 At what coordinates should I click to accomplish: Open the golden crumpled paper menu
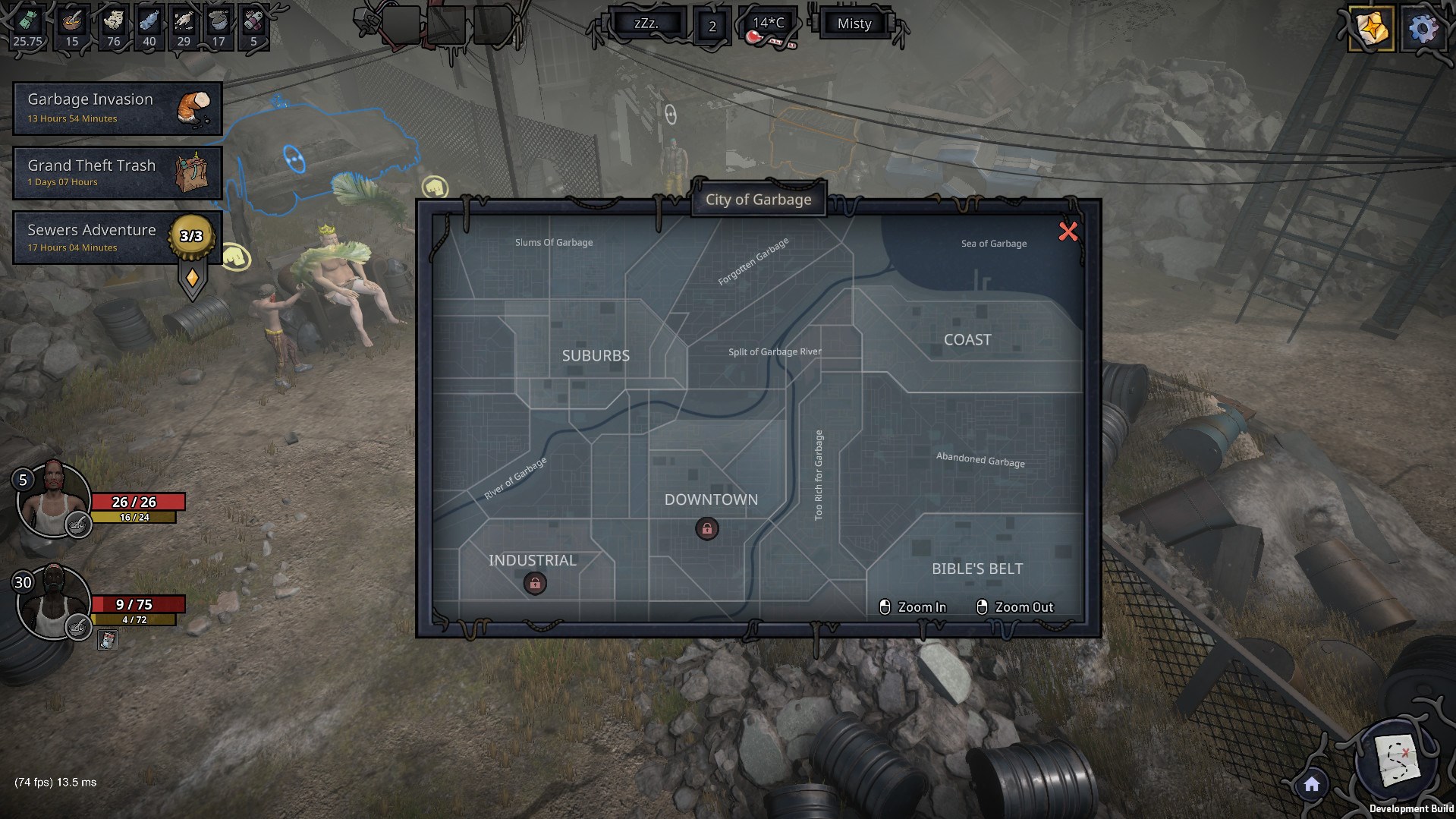pyautogui.click(x=1371, y=30)
